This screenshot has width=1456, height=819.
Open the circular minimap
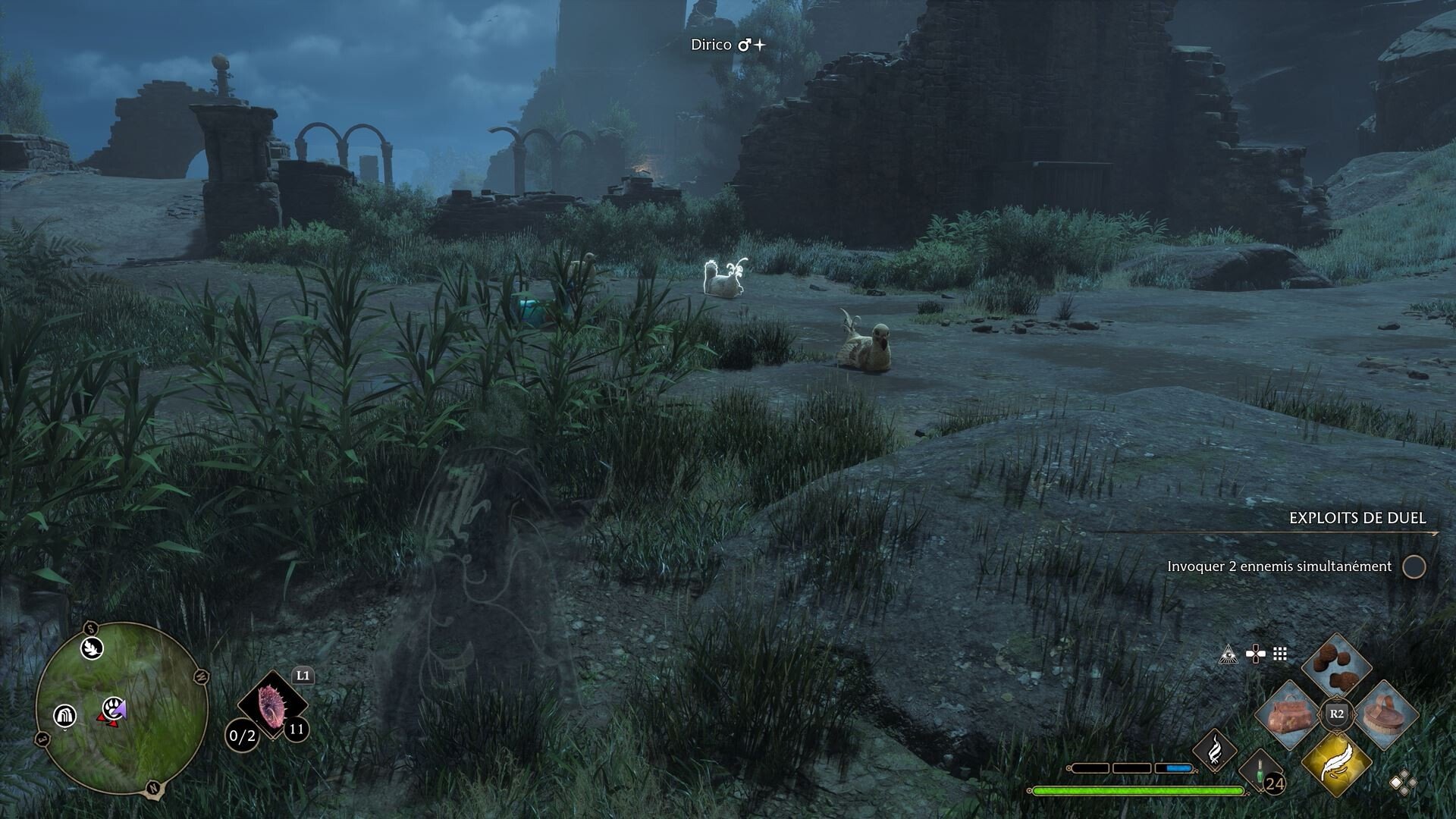pyautogui.click(x=121, y=709)
